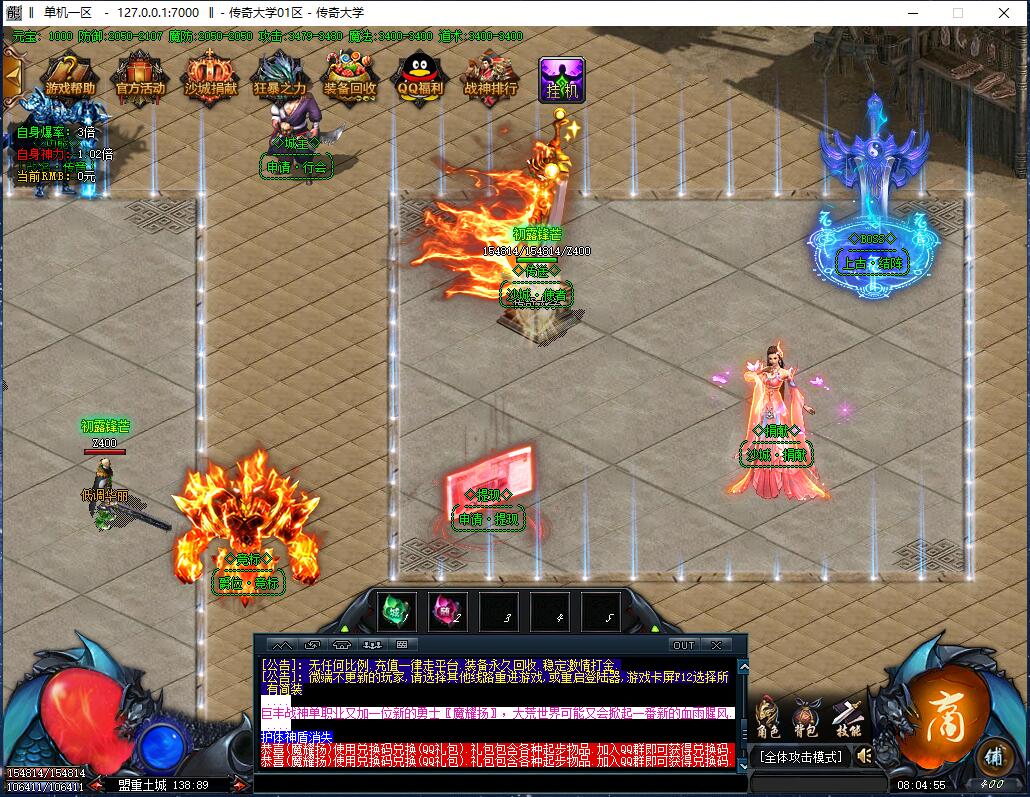Image resolution: width=1030 pixels, height=797 pixels.
Task: Open the 官方活动 official events icon
Action: pos(140,76)
